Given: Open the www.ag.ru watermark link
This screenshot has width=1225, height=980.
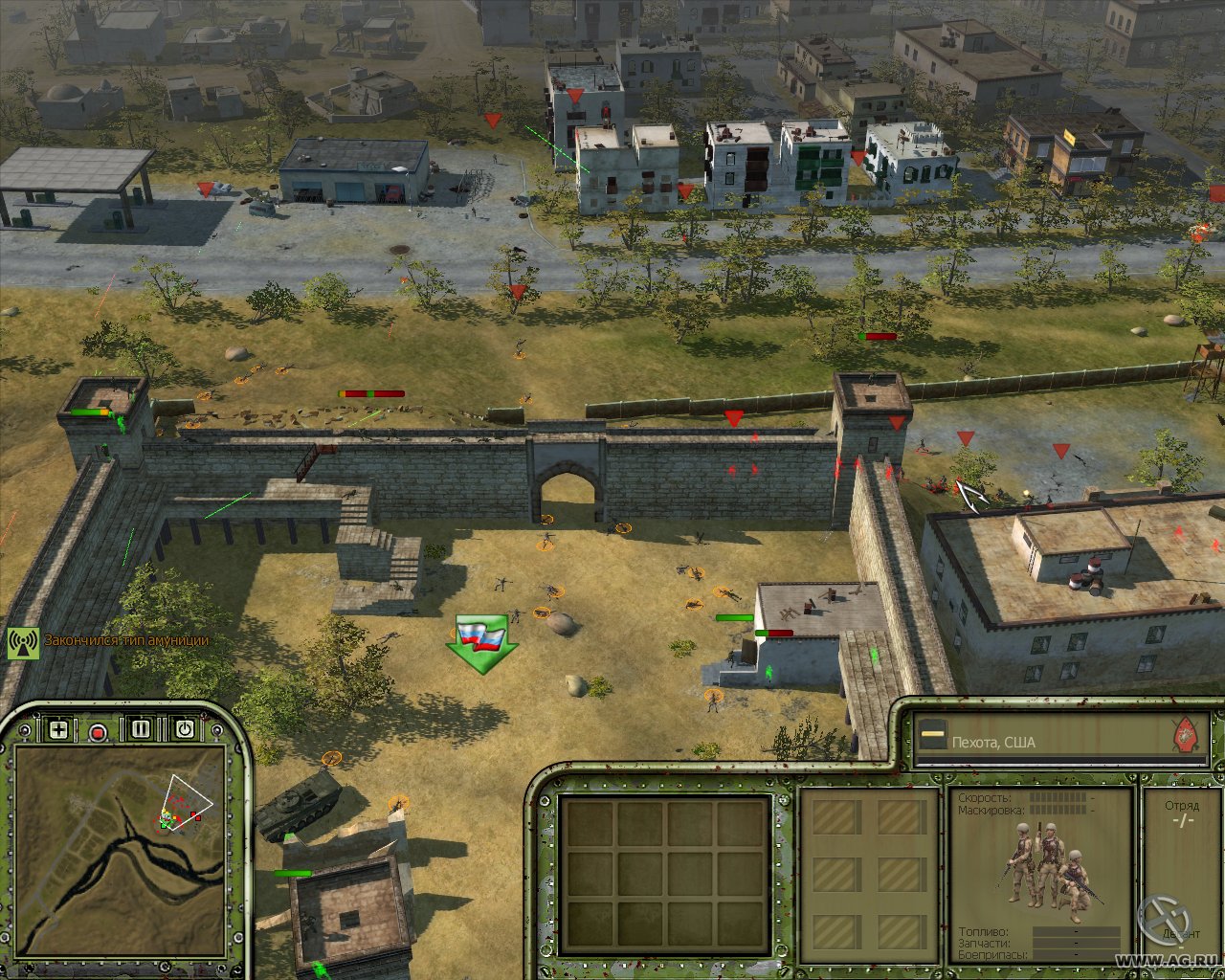Looking at the screenshot, I should (x=1166, y=960).
